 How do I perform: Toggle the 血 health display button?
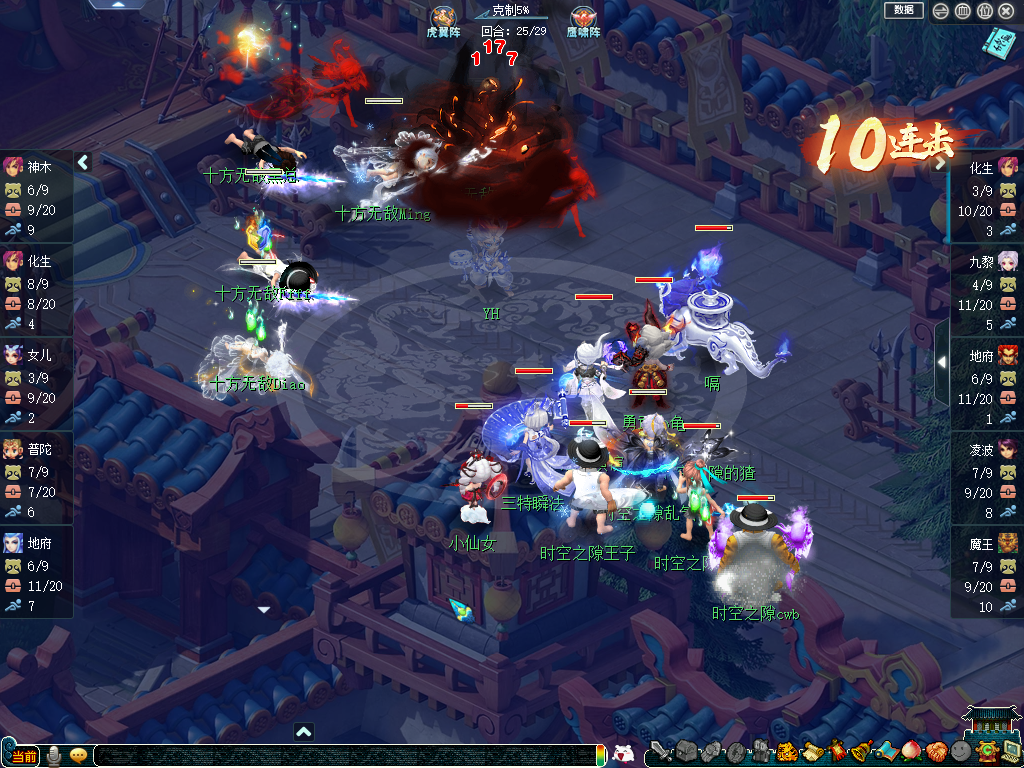(x=962, y=11)
